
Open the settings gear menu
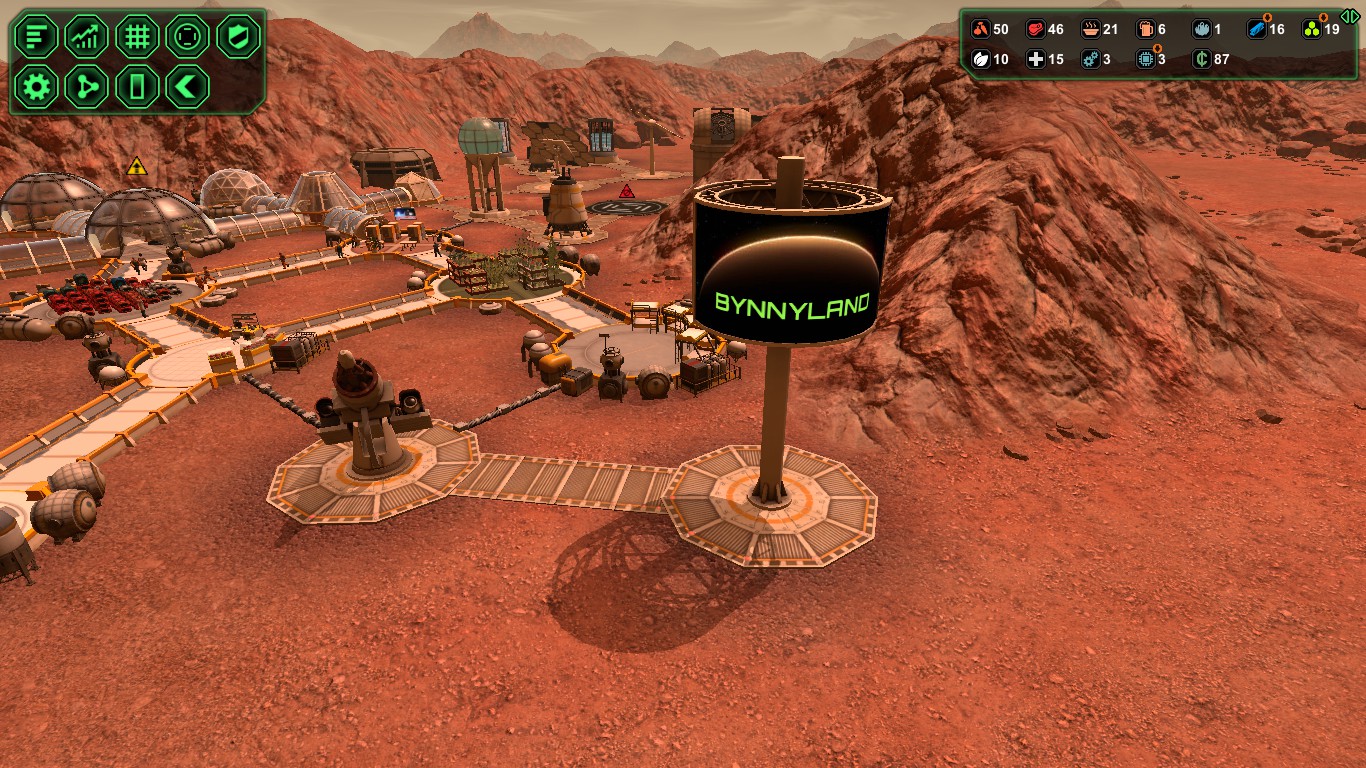tap(36, 87)
